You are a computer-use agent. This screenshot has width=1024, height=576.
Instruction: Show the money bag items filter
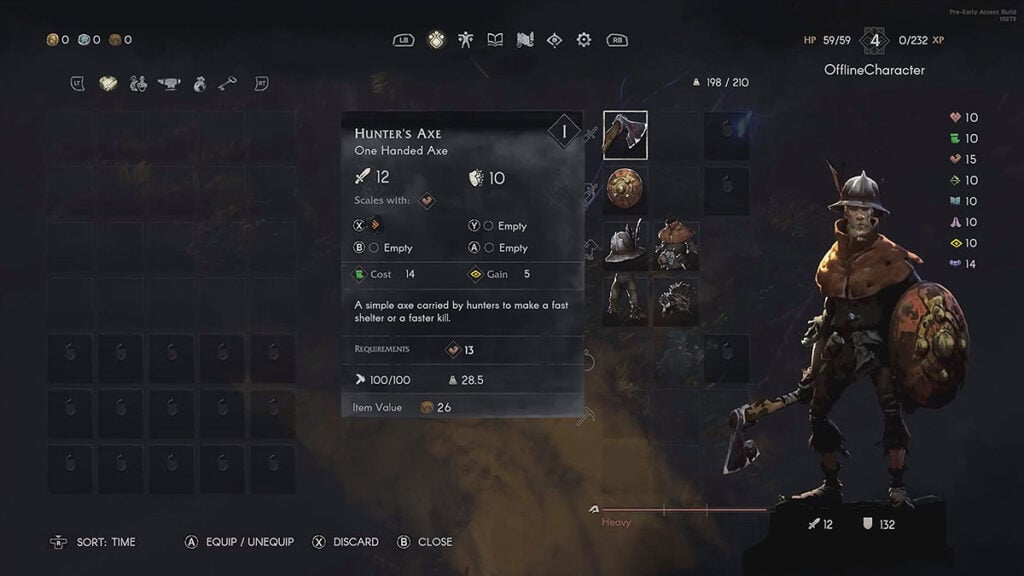[x=200, y=83]
